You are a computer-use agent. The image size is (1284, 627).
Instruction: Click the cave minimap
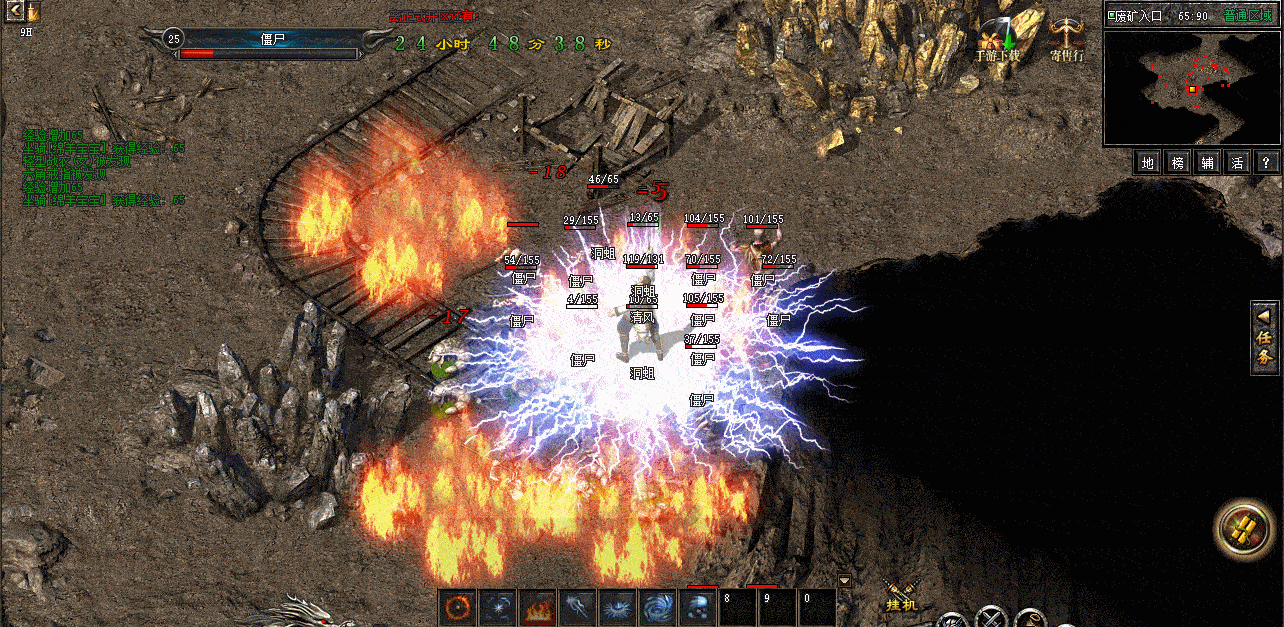pyautogui.click(x=1192, y=87)
